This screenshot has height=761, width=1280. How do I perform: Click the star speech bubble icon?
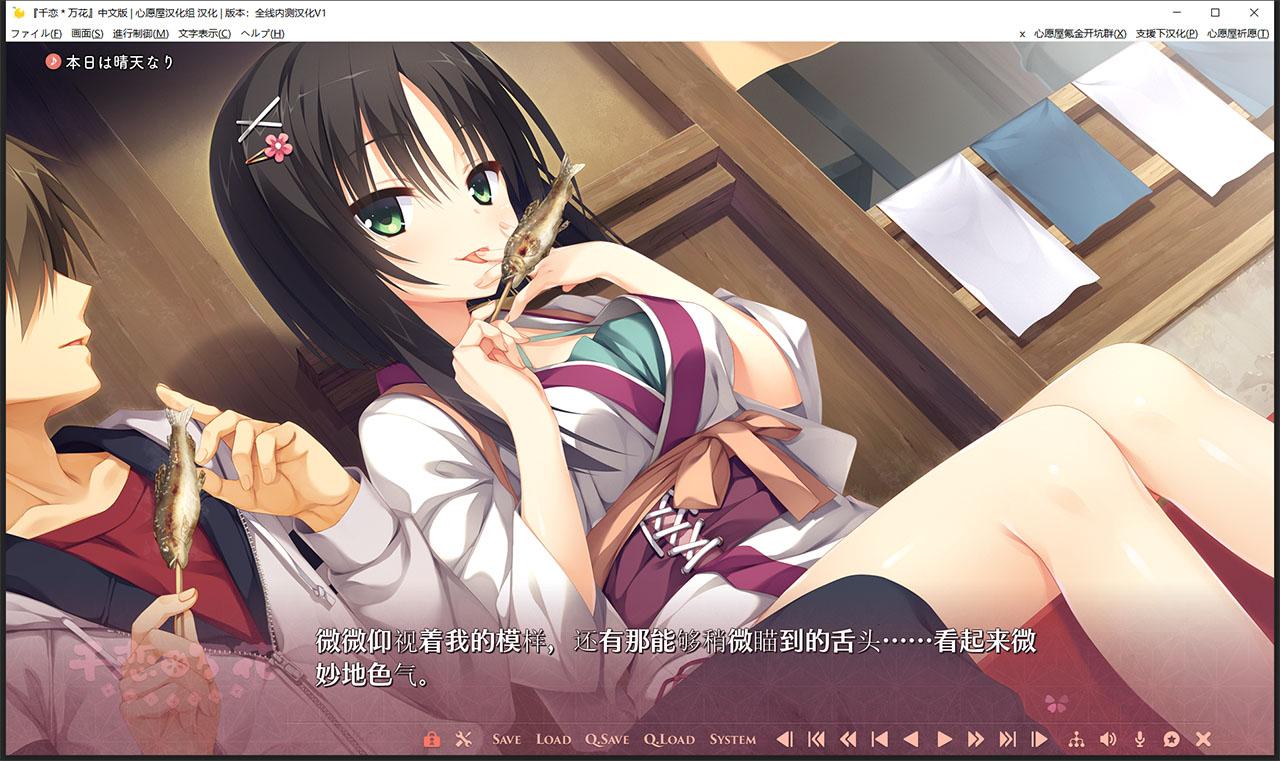[1171, 740]
